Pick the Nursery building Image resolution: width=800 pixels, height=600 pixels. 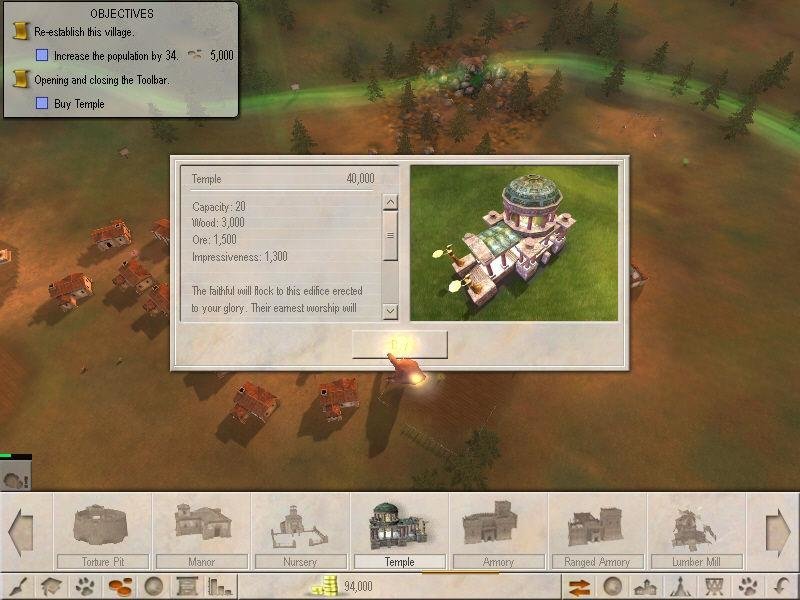point(300,531)
